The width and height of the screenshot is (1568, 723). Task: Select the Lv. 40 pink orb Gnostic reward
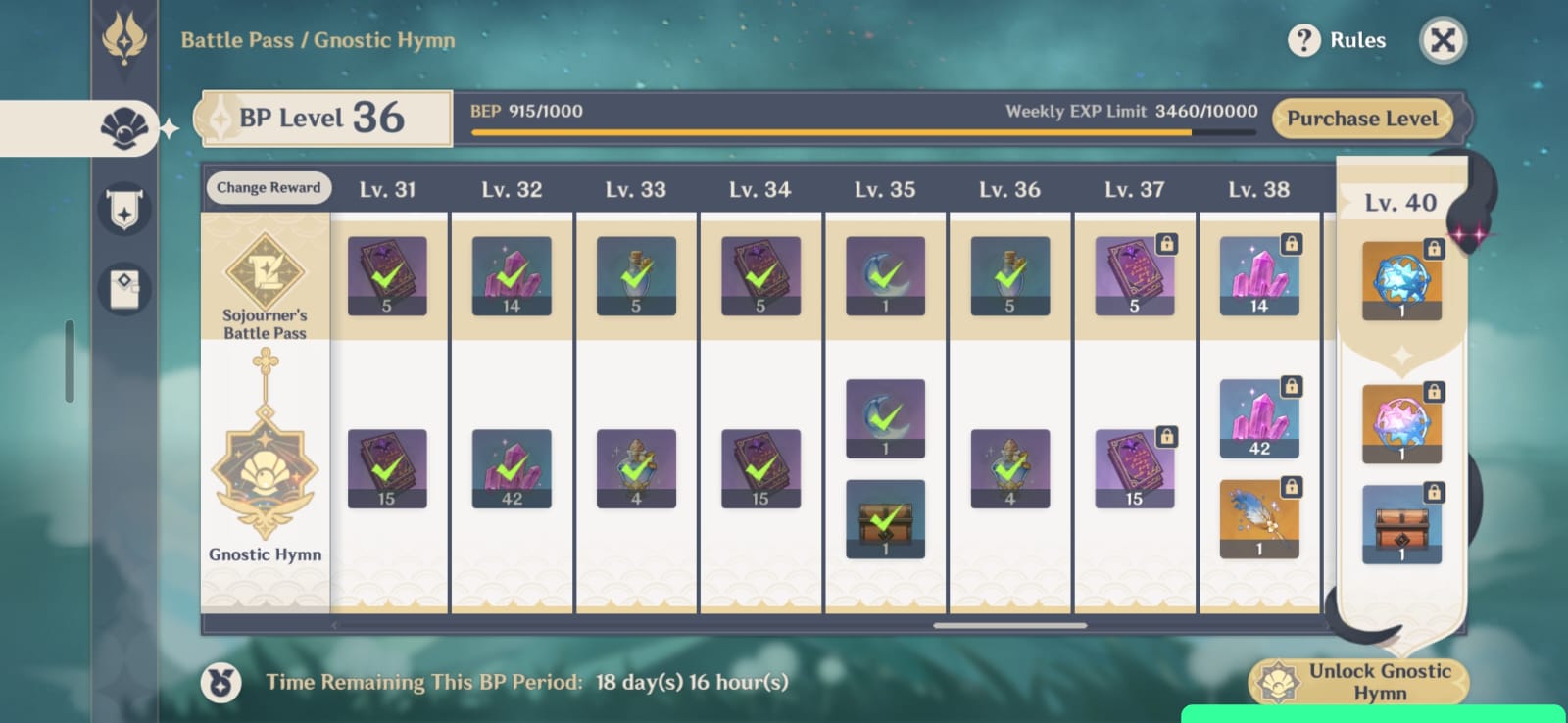(x=1401, y=423)
